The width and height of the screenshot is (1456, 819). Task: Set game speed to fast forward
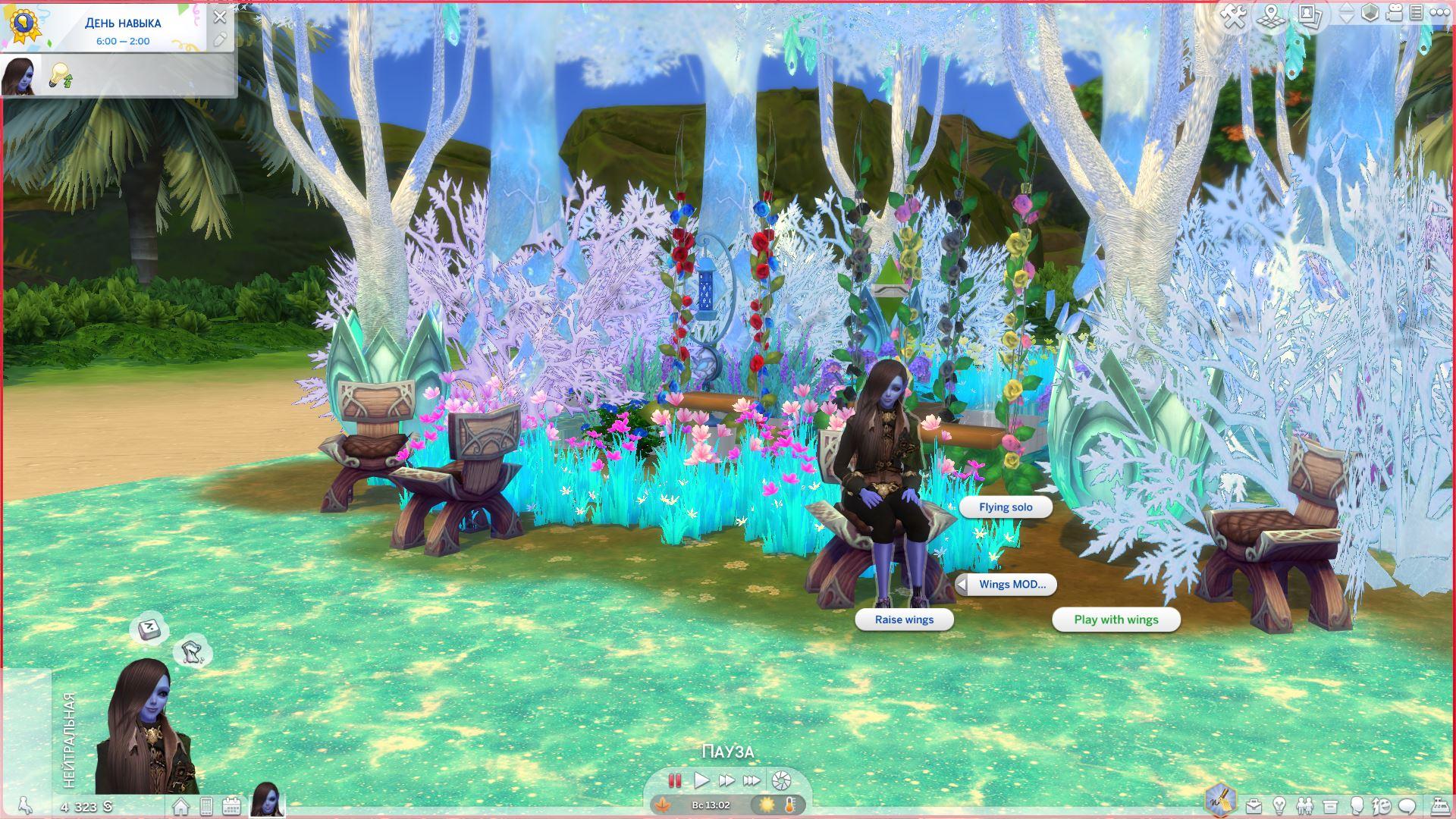pyautogui.click(x=726, y=780)
